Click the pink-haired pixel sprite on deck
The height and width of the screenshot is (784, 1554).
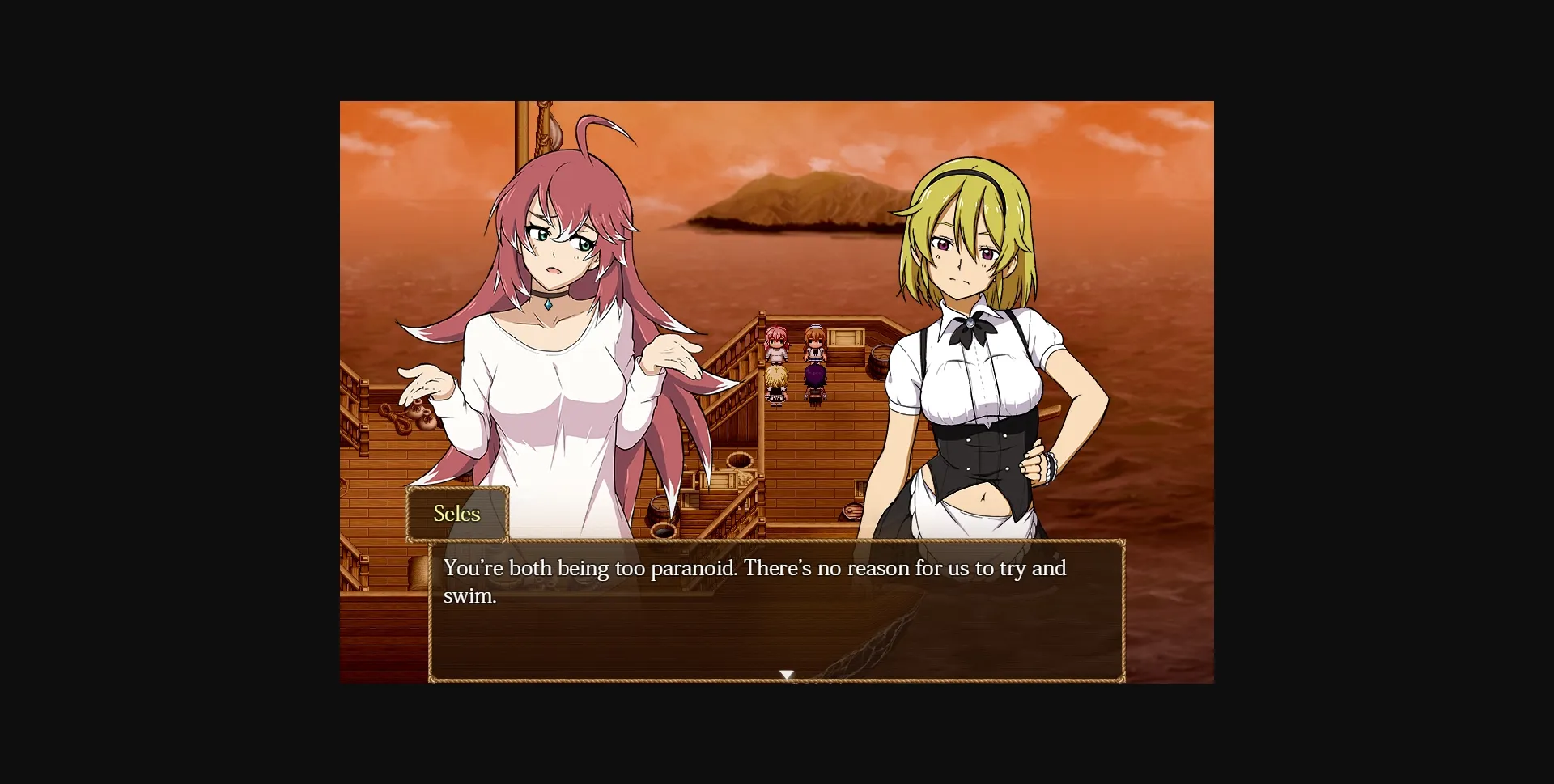(x=776, y=340)
